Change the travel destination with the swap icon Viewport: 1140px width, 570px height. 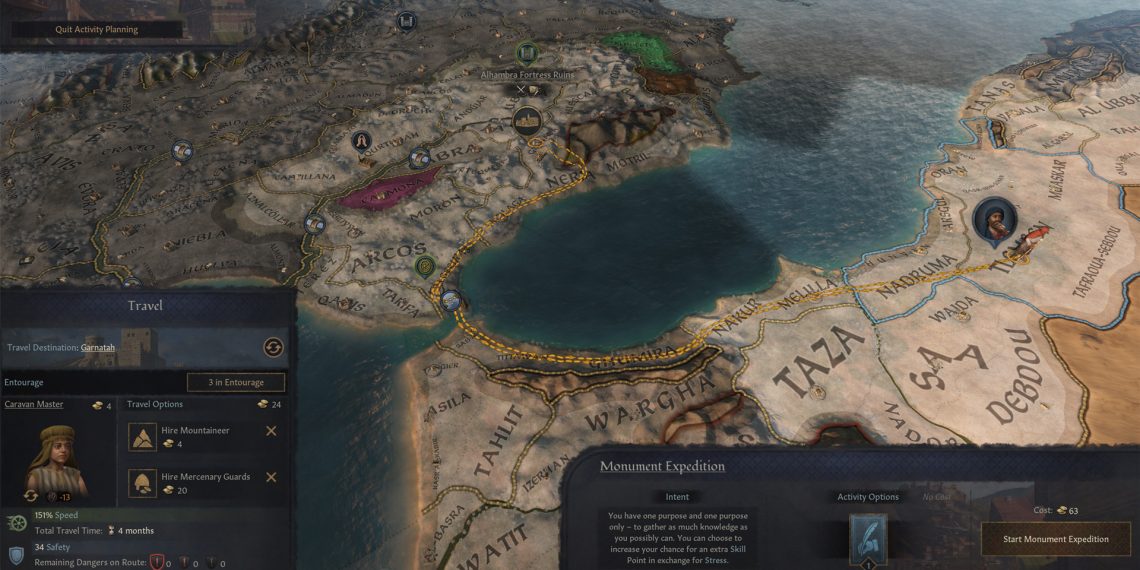[x=272, y=348]
